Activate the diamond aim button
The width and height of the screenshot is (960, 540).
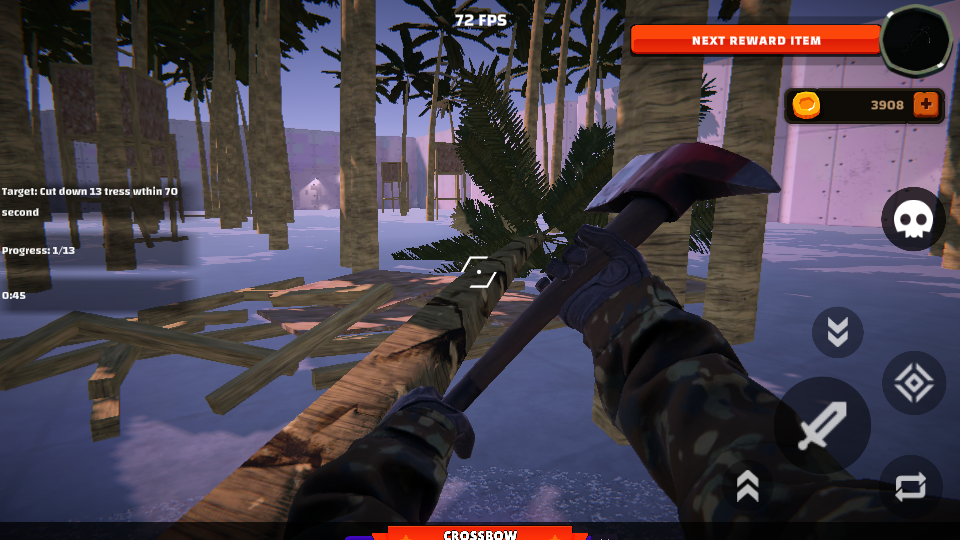click(x=914, y=384)
